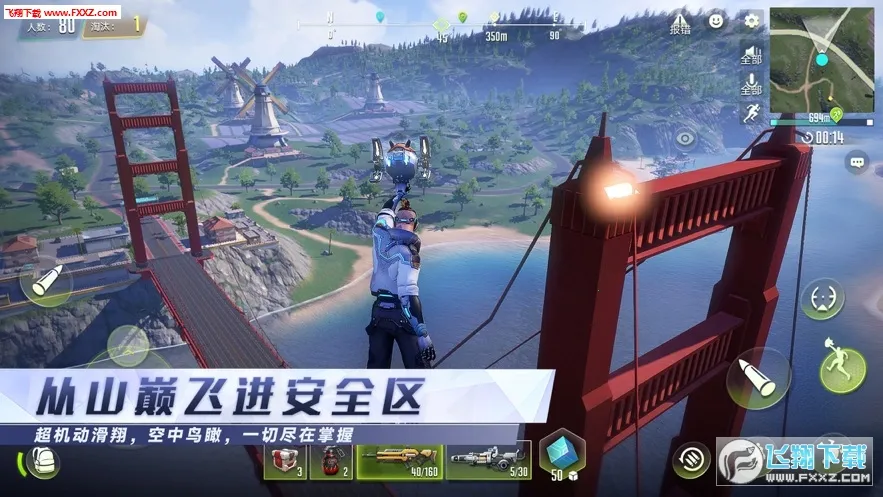The width and height of the screenshot is (883, 497).
Task: Open the smiley emote menu
Action: [716, 20]
